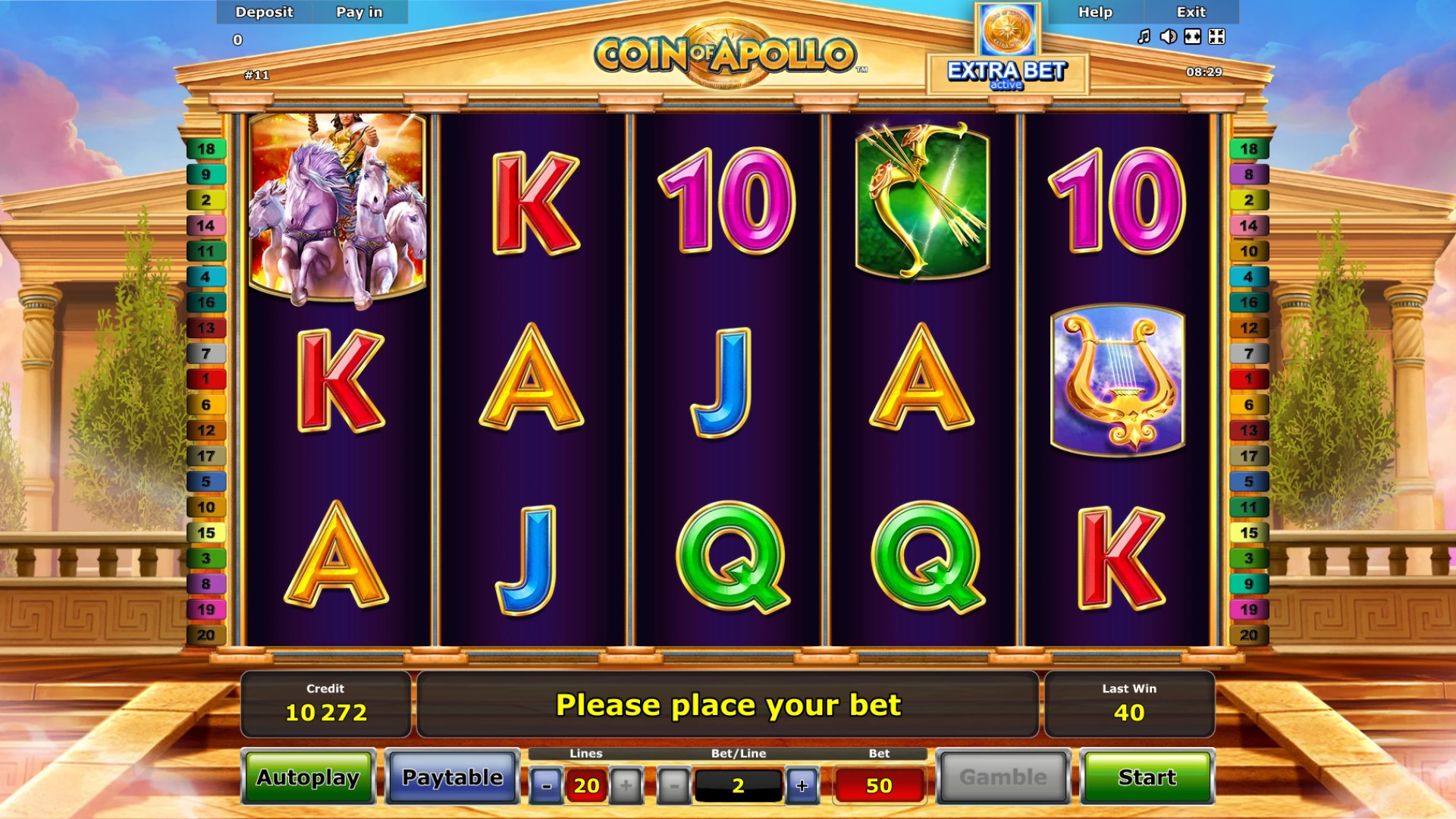Show the Paytable
1456x819 pixels.
452,777
